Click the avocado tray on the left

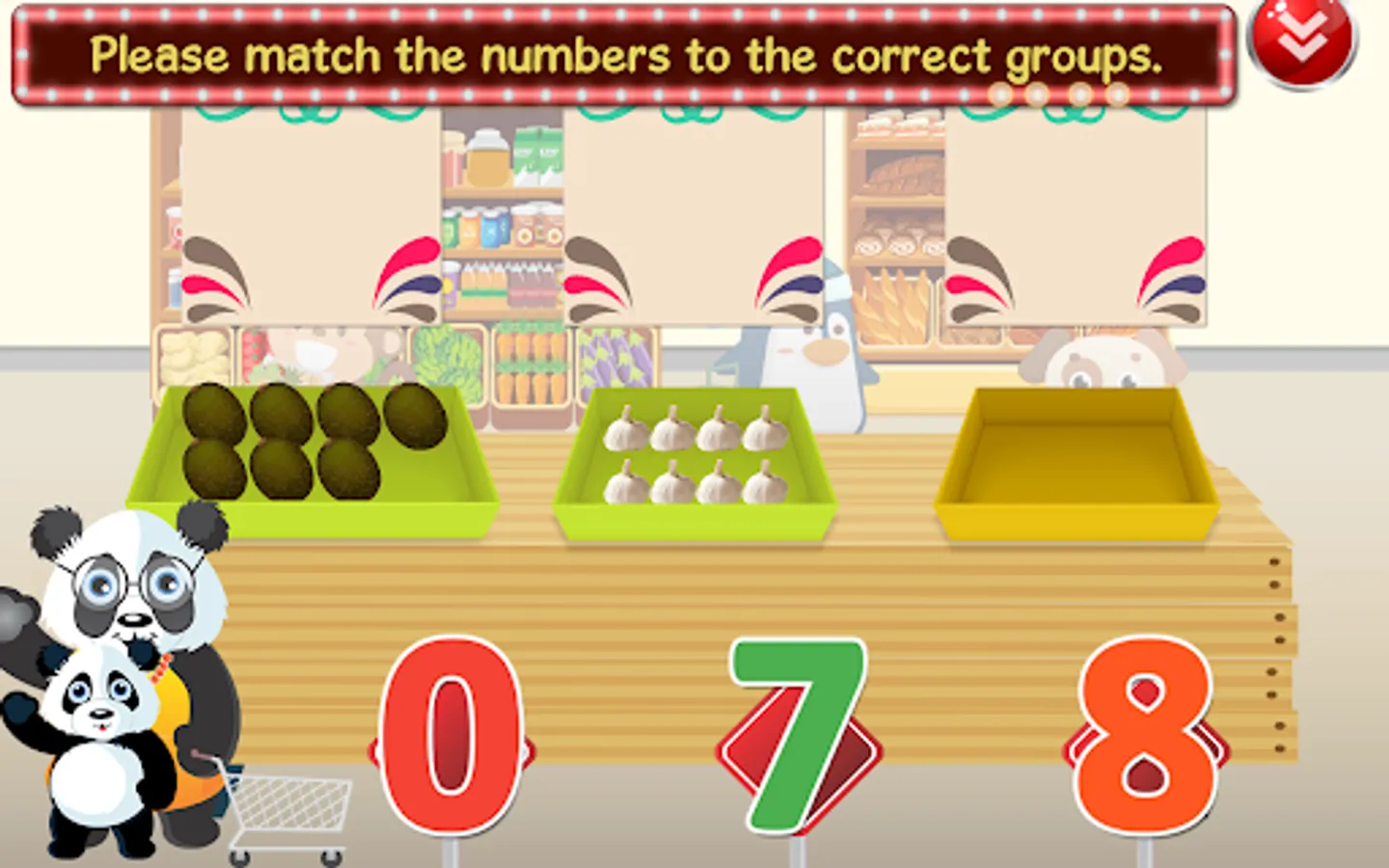point(309,453)
